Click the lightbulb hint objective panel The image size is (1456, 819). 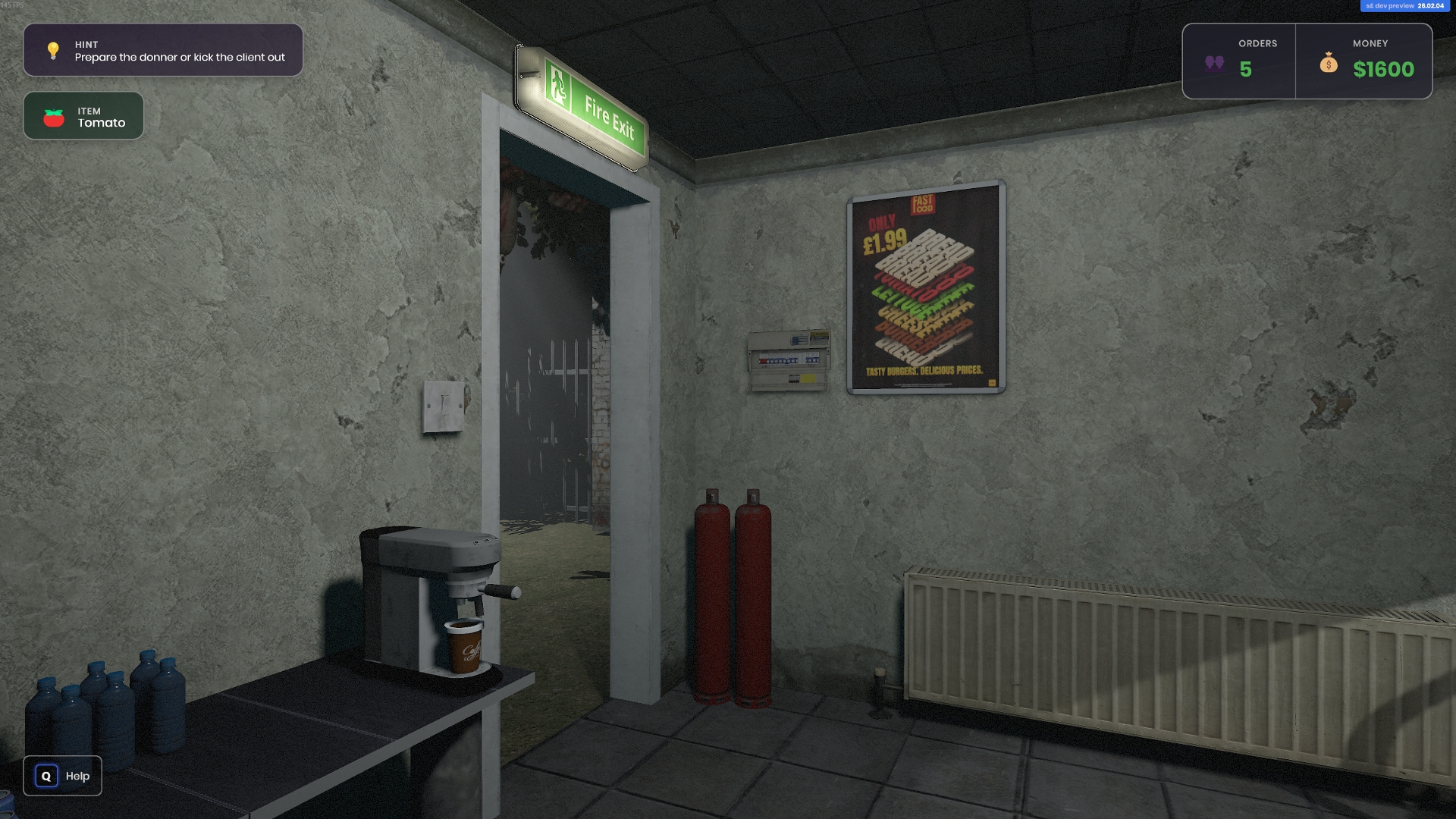point(163,50)
